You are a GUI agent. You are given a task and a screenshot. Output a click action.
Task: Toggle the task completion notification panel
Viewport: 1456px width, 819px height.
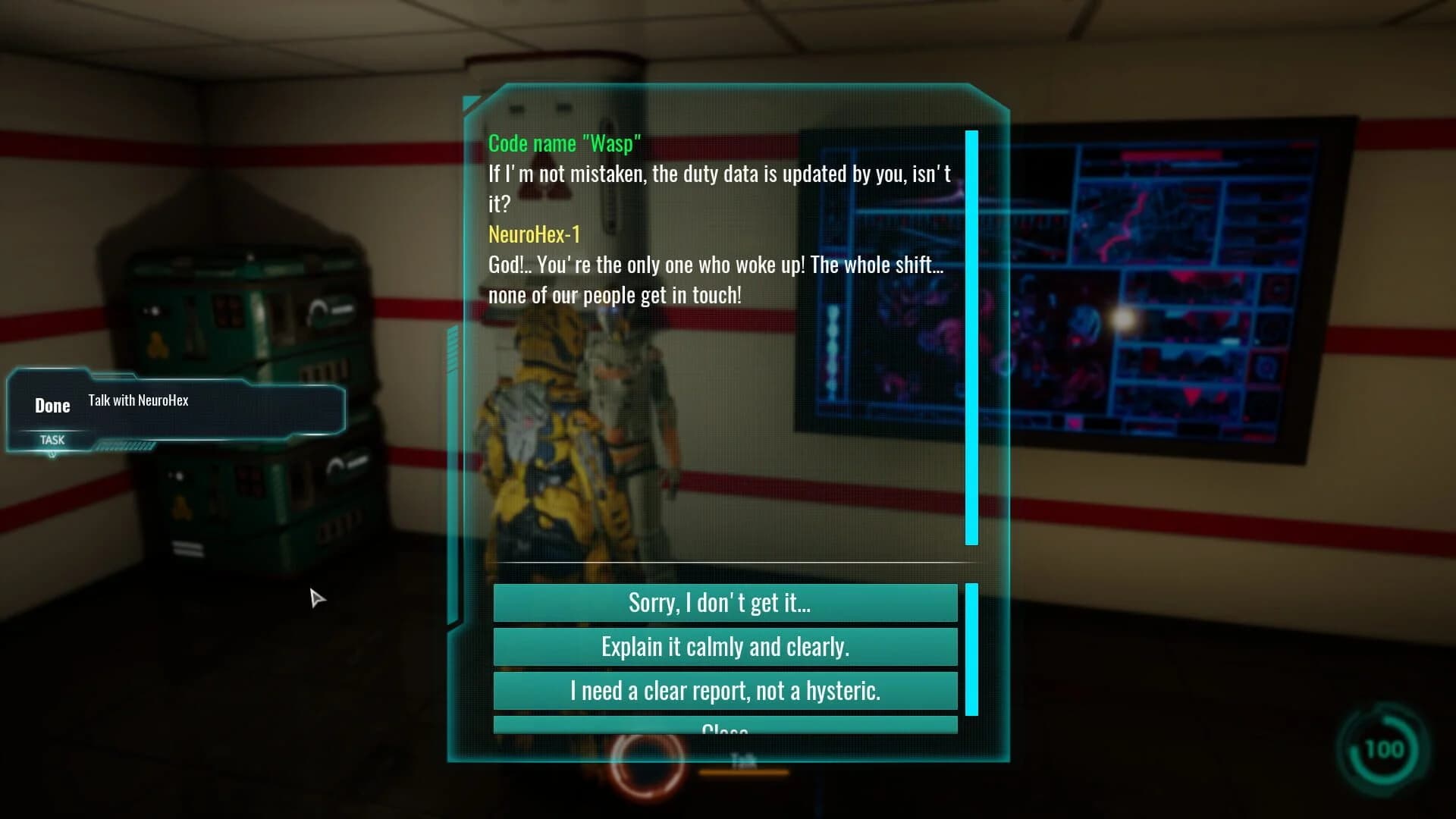coord(174,409)
